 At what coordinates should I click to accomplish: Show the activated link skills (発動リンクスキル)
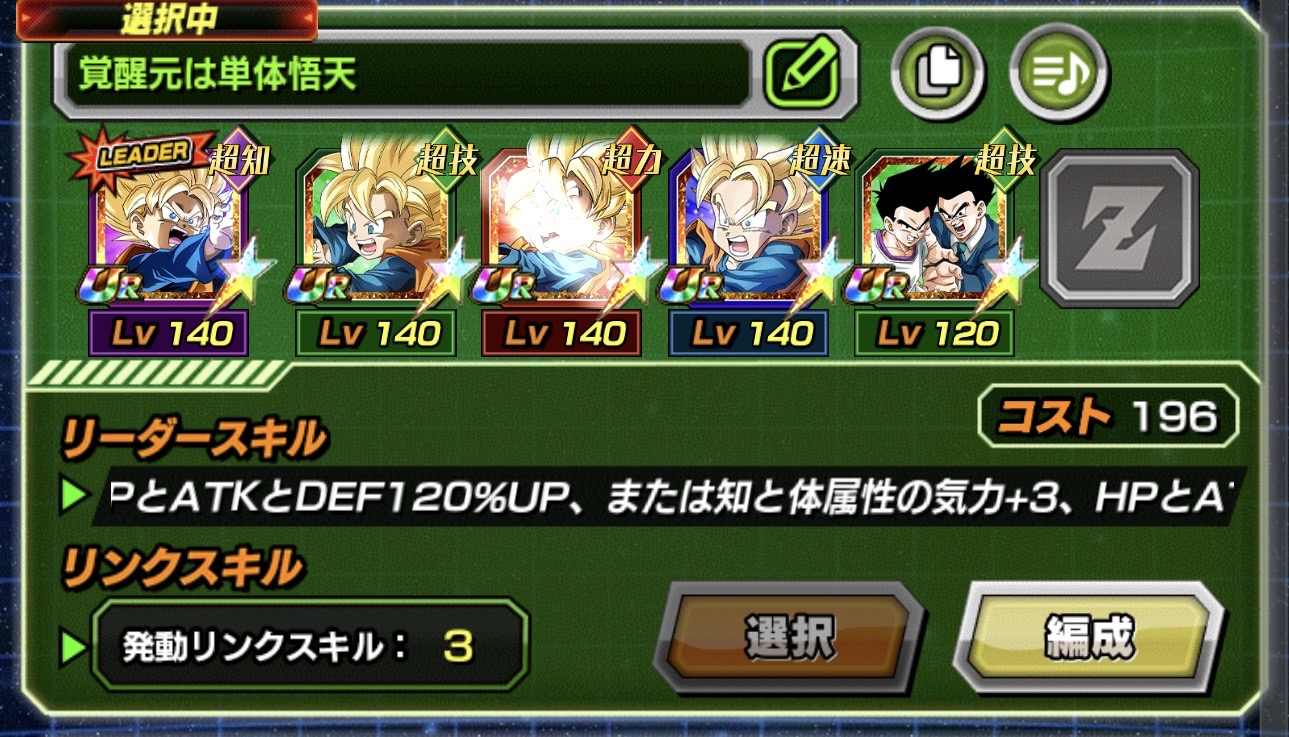pyautogui.click(x=310, y=646)
